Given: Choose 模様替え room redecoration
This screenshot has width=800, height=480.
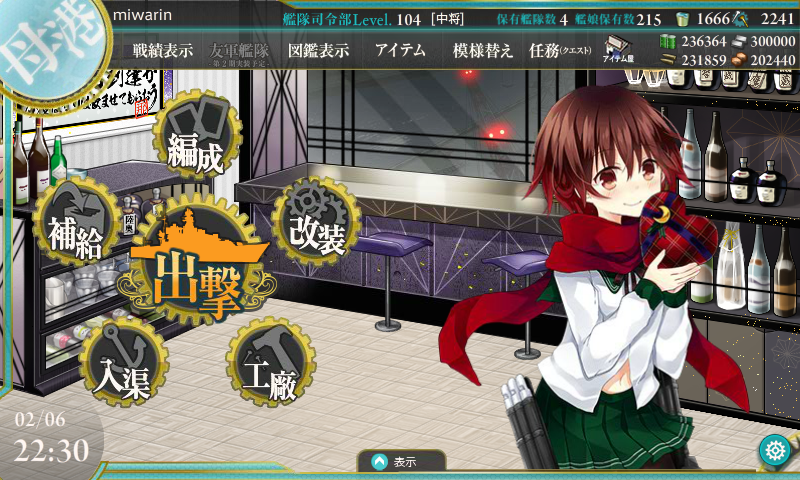Looking at the screenshot, I should [x=483, y=51].
